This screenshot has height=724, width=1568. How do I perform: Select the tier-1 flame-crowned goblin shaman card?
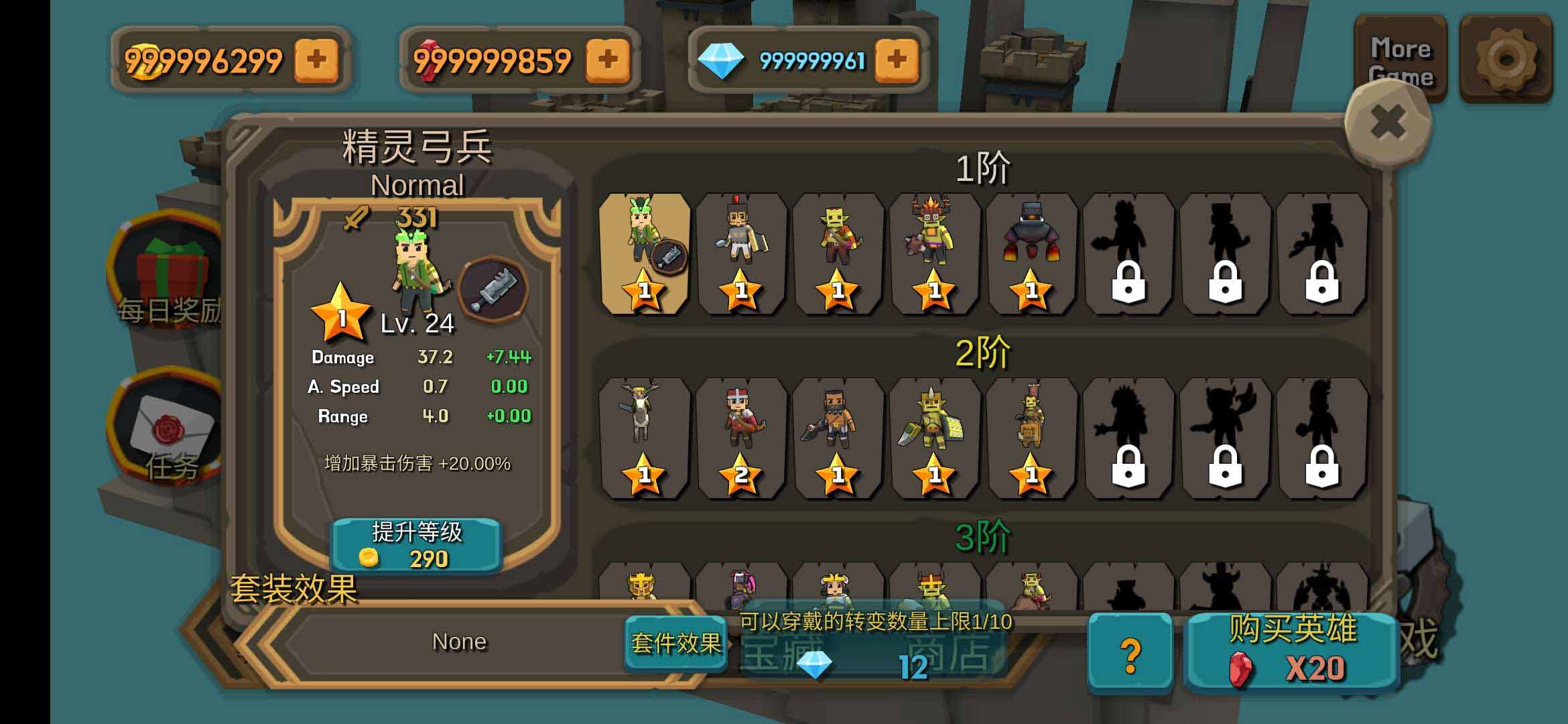click(934, 253)
